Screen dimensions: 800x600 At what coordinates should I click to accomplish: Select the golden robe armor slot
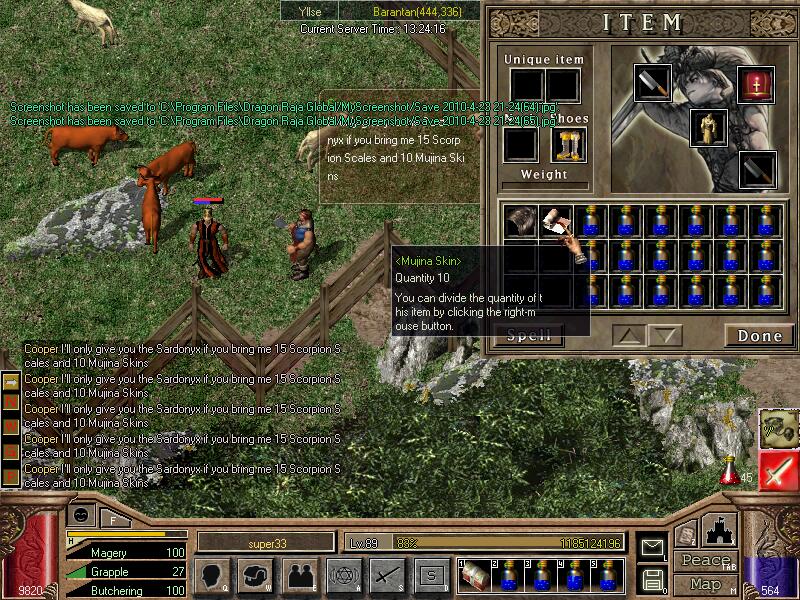[x=708, y=127]
